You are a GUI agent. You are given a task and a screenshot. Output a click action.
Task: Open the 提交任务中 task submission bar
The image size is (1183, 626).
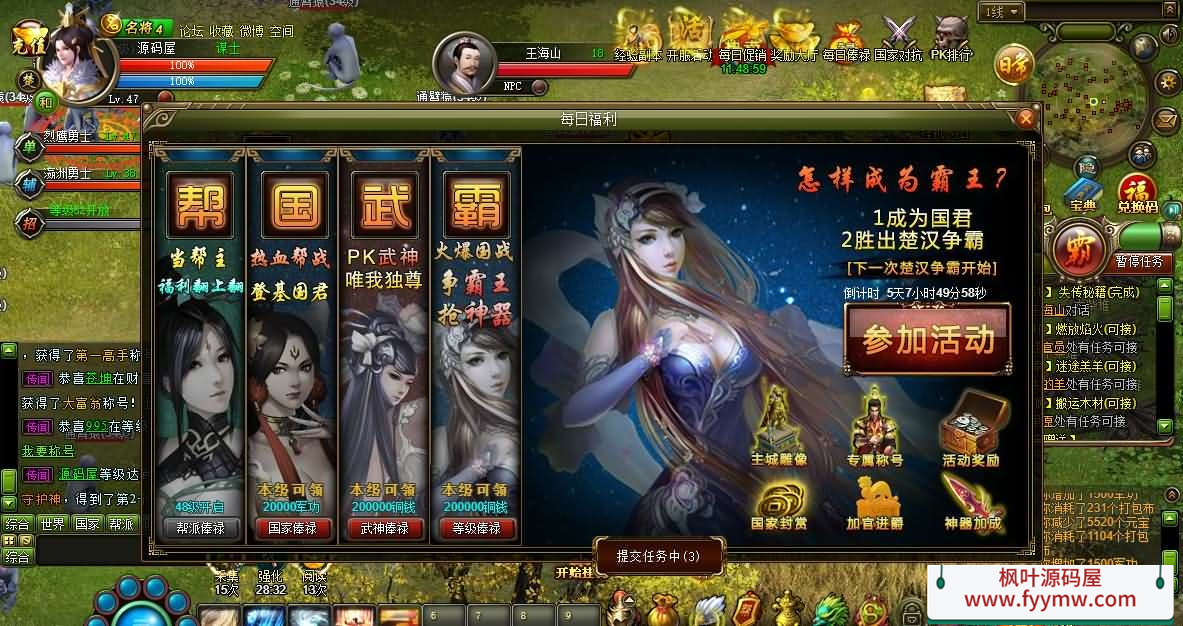point(658,556)
